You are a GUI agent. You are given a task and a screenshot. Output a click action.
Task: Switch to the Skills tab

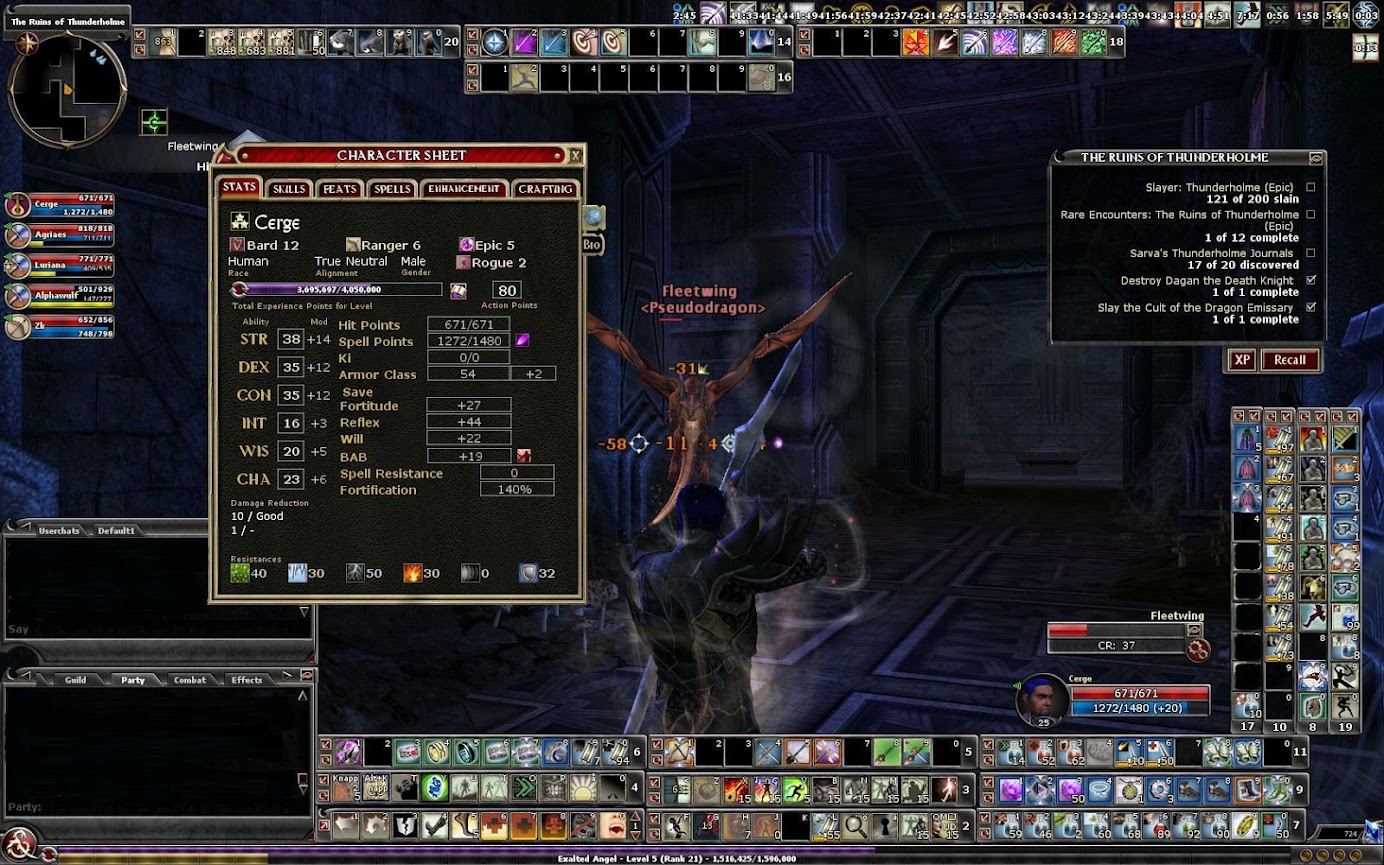pos(289,189)
